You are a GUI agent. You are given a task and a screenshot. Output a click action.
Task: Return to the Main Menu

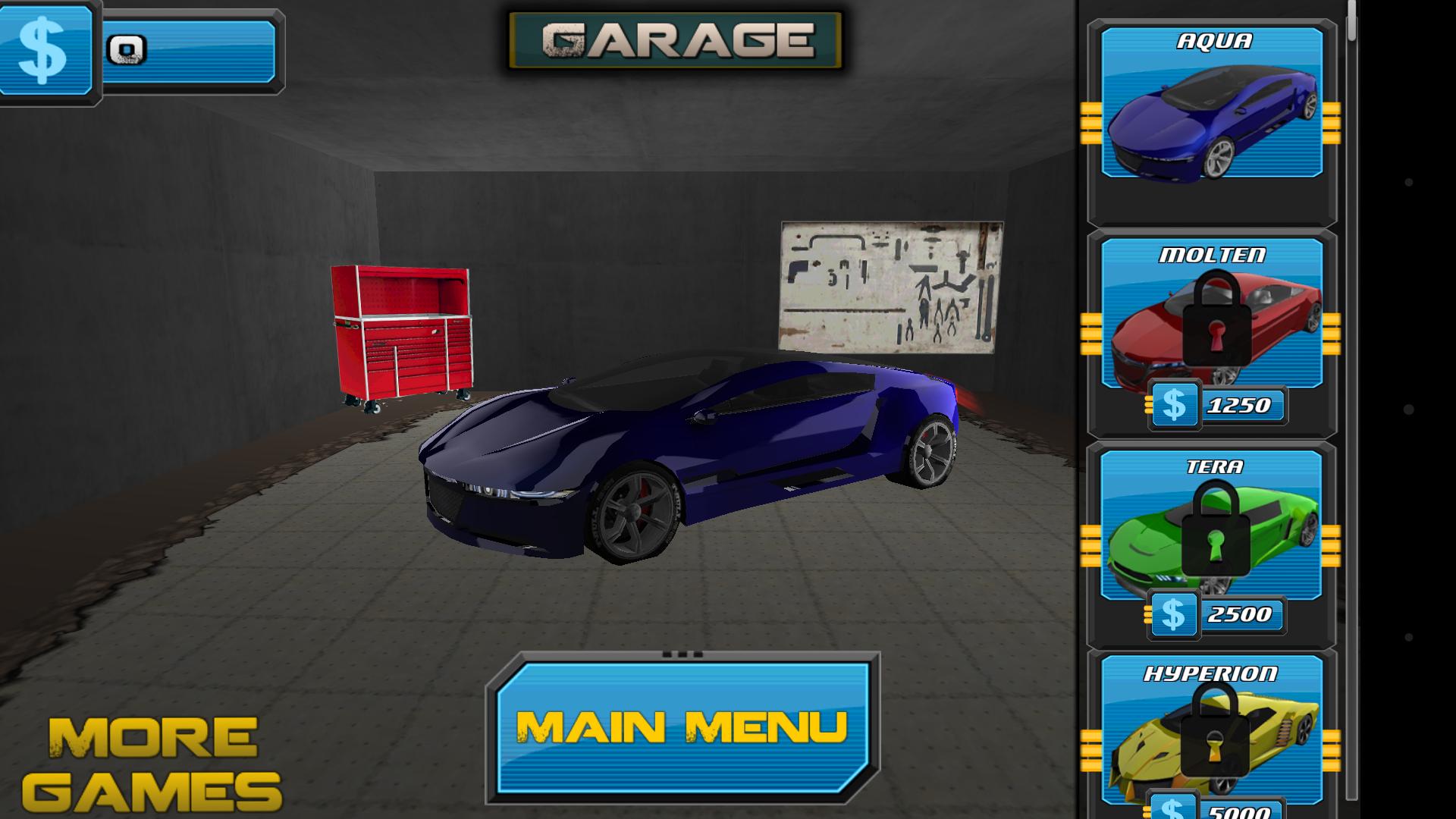[682, 726]
